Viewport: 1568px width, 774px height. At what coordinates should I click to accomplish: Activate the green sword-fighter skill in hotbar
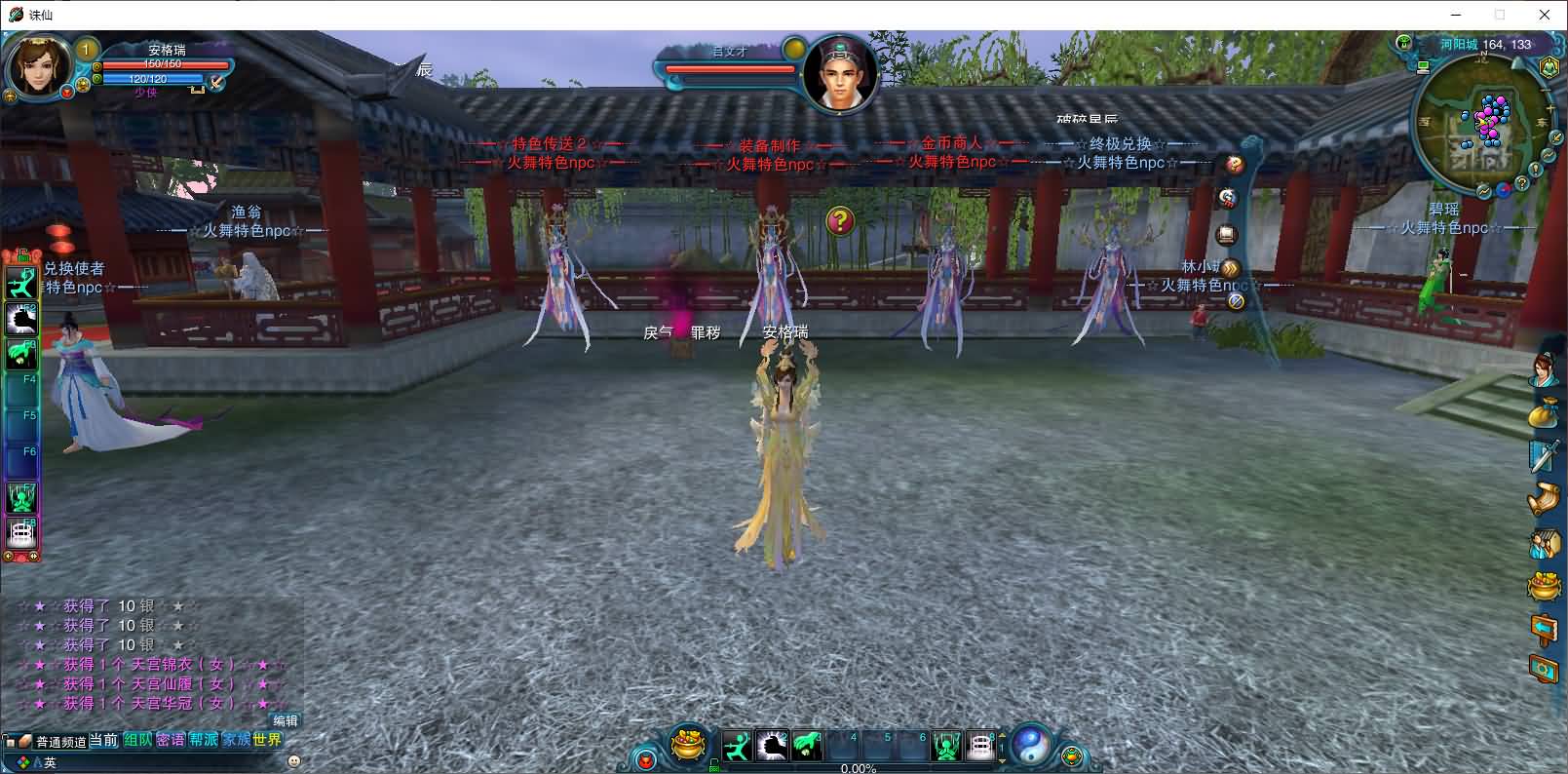[x=738, y=747]
